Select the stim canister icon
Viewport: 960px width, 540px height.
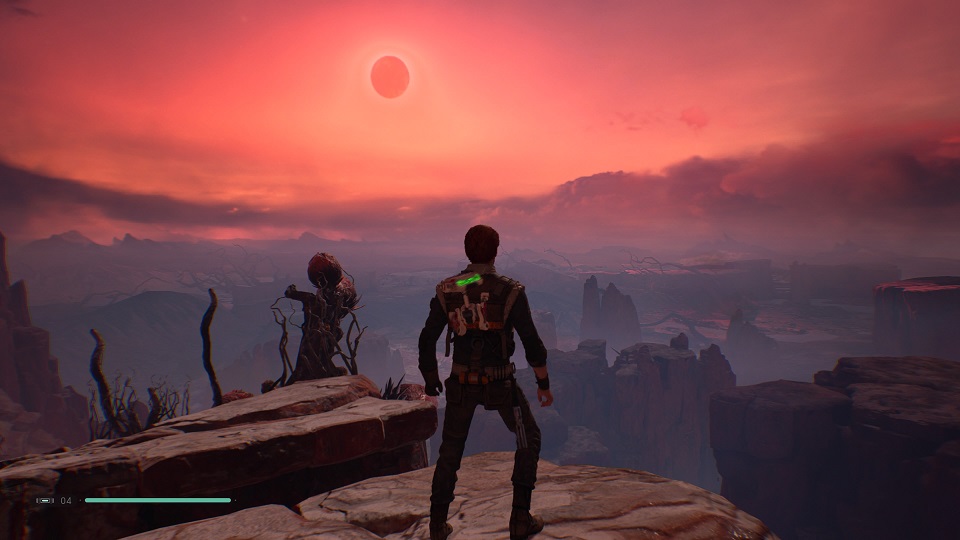pyautogui.click(x=46, y=500)
